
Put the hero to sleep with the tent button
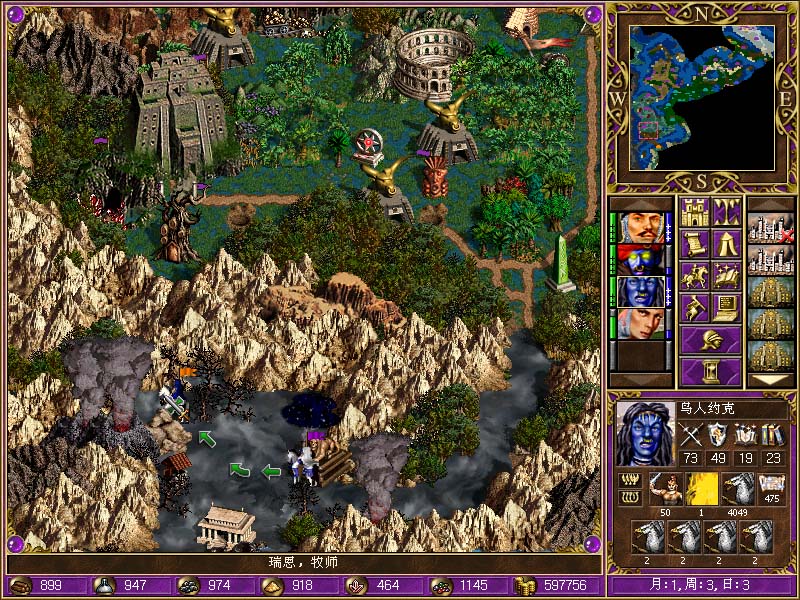[726, 244]
